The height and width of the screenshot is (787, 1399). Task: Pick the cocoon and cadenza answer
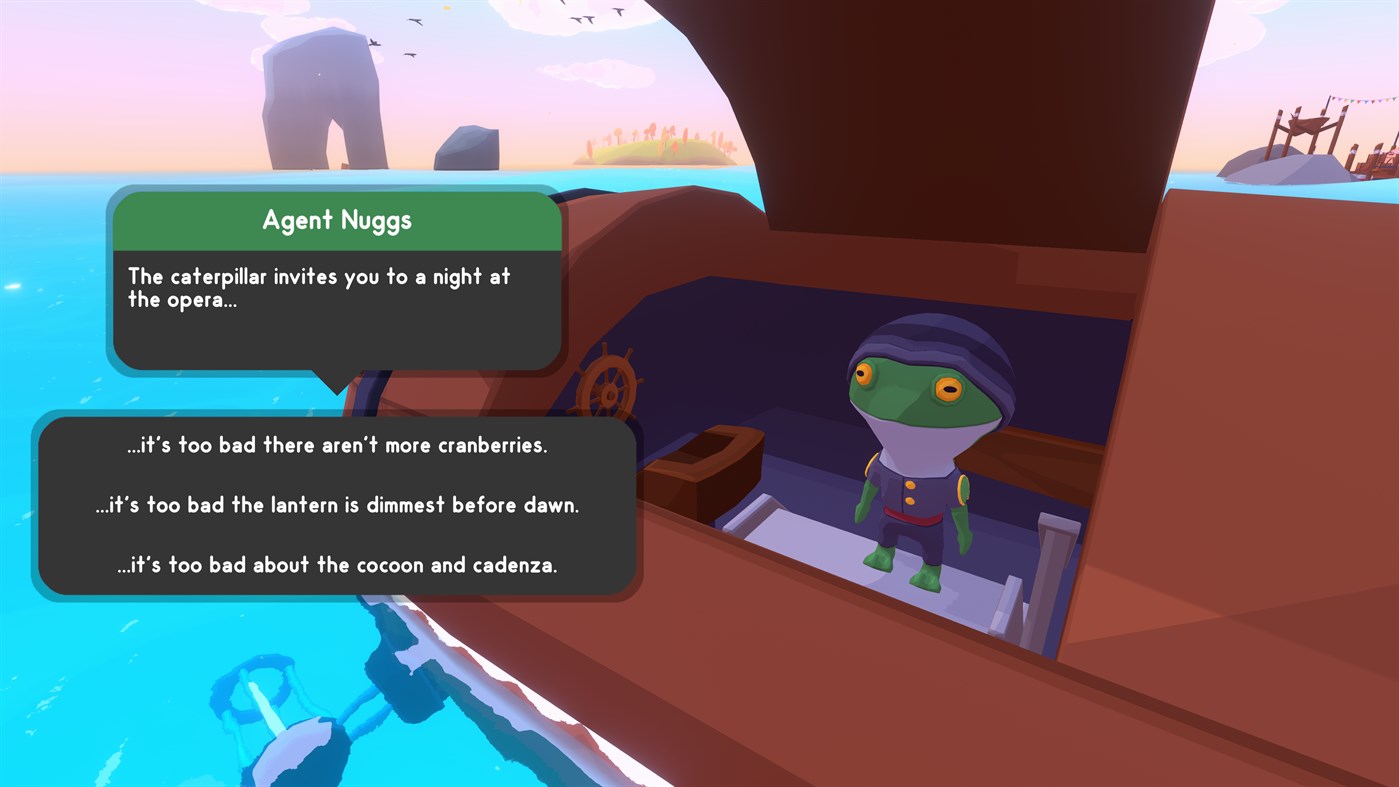pyautogui.click(x=337, y=564)
